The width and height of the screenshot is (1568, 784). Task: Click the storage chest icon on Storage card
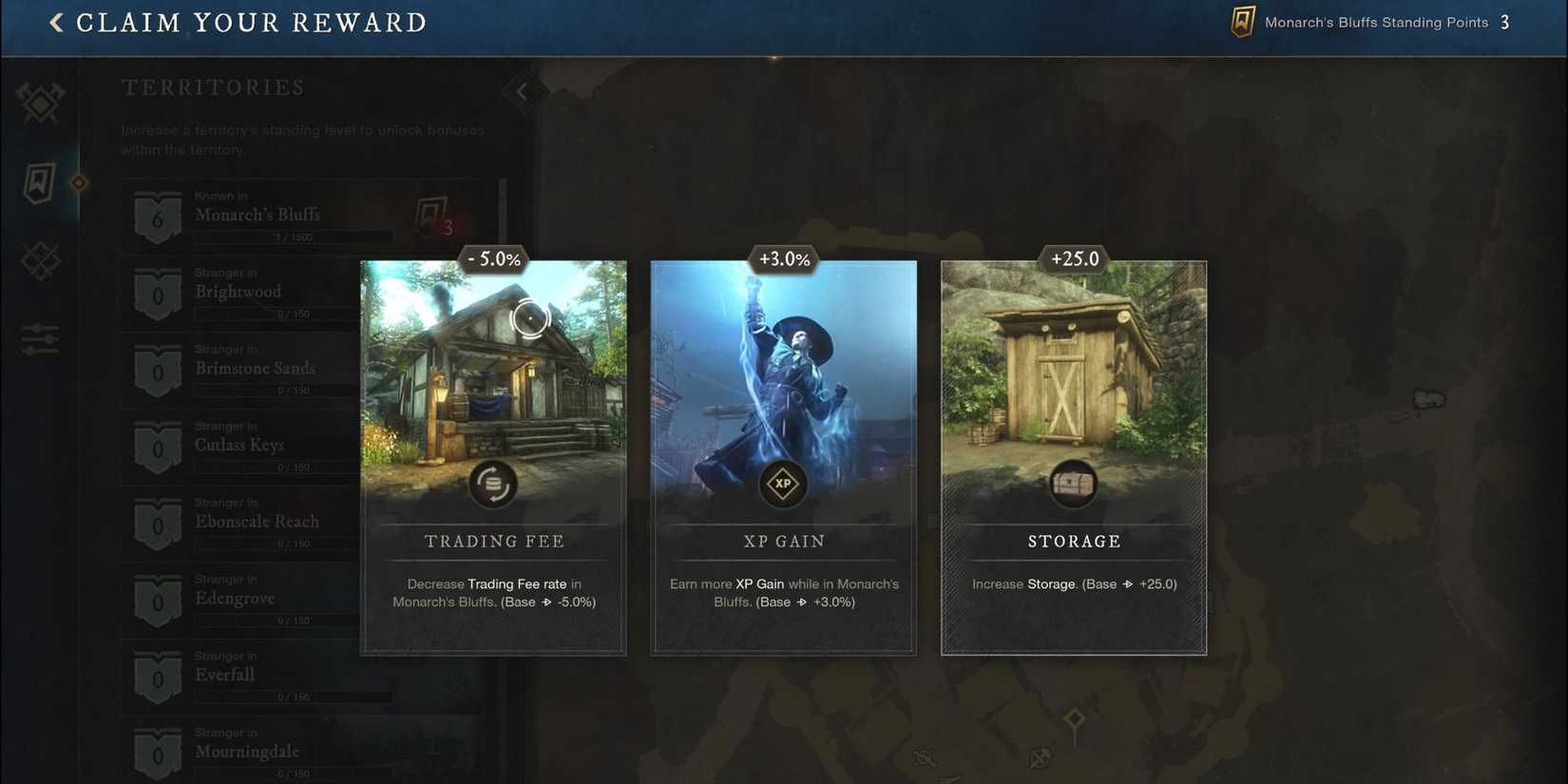(x=1073, y=482)
